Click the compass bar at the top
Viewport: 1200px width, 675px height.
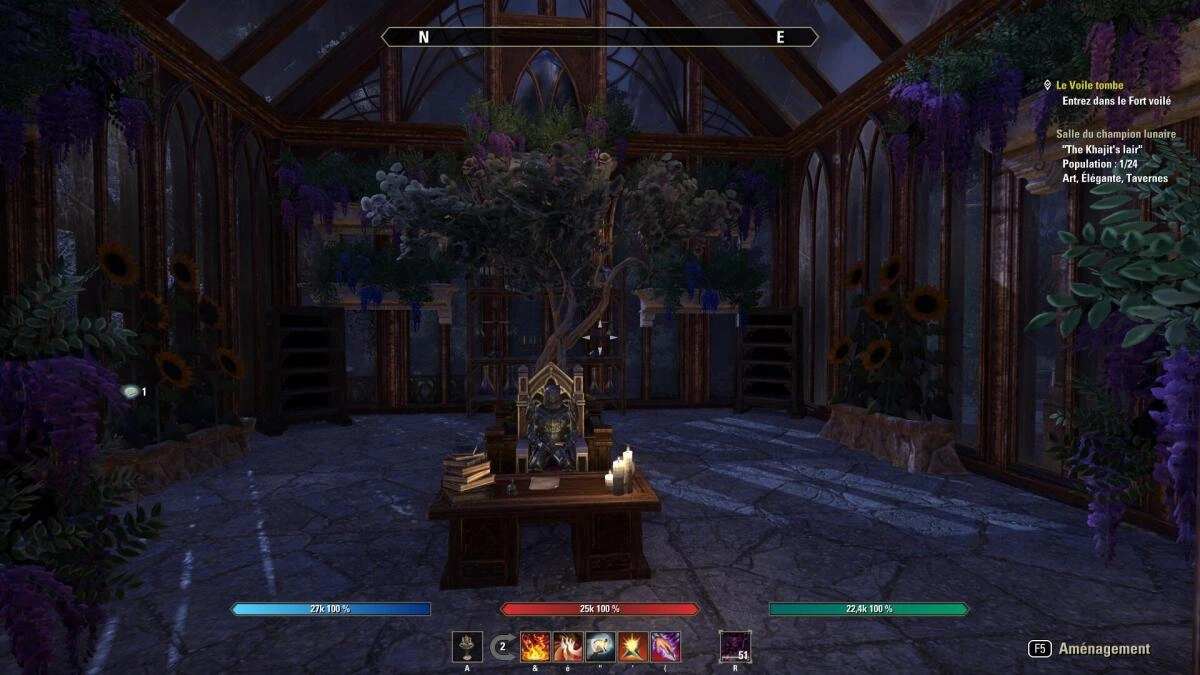pyautogui.click(x=600, y=37)
